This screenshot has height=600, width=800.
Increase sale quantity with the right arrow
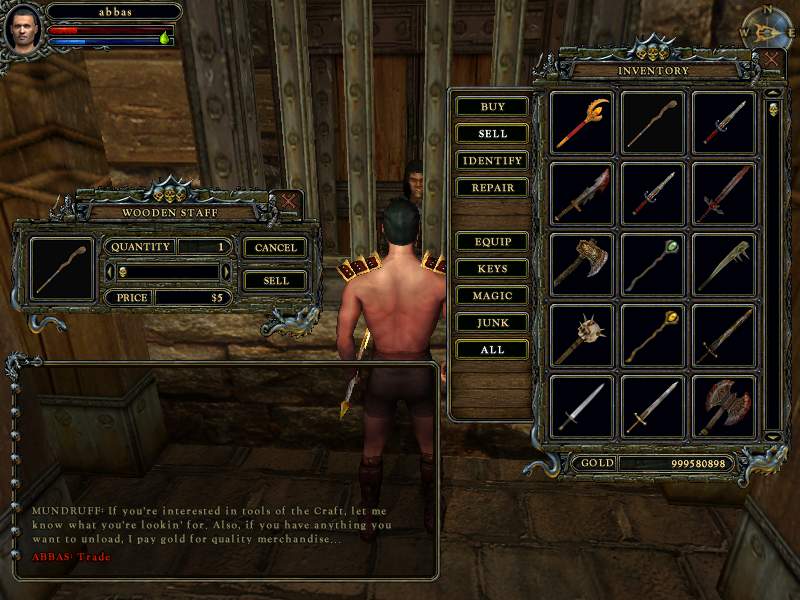tap(226, 272)
